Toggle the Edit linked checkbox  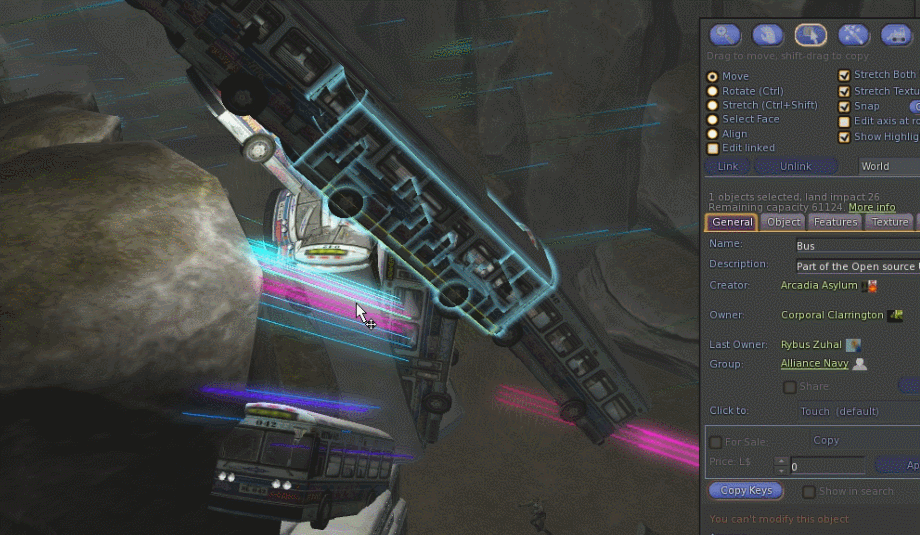[x=713, y=148]
